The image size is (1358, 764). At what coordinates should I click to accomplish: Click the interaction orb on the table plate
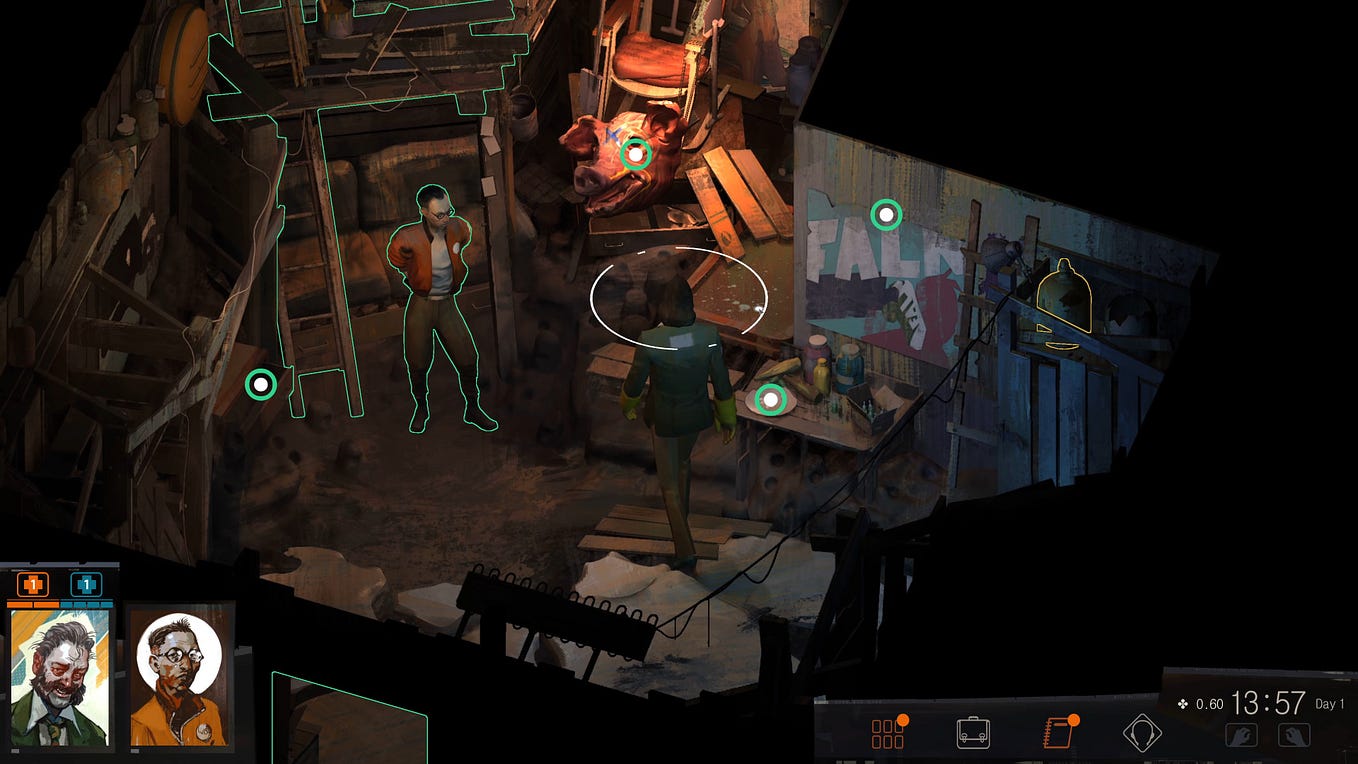(x=770, y=400)
